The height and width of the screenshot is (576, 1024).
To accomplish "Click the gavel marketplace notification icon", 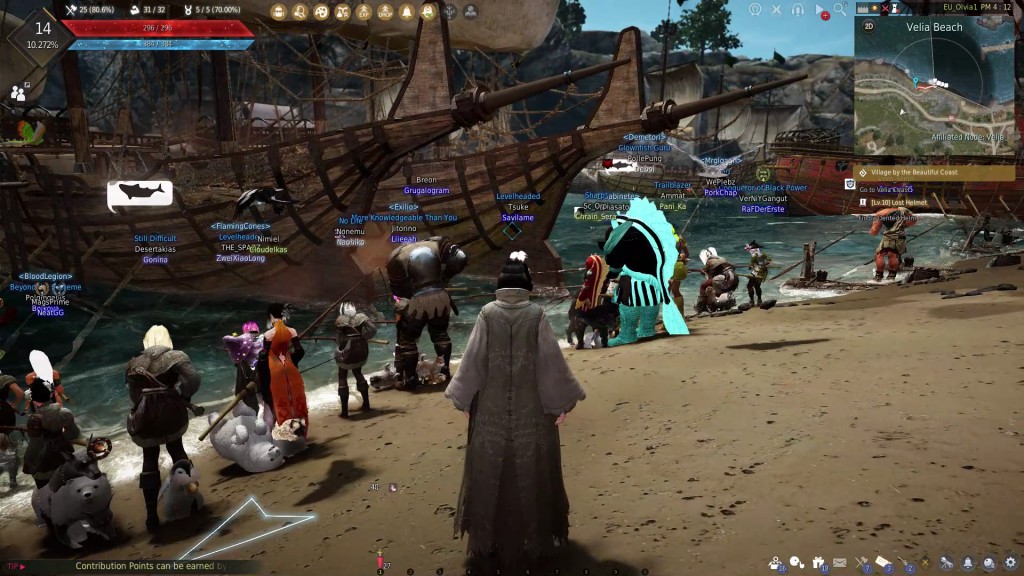I will tap(862, 563).
